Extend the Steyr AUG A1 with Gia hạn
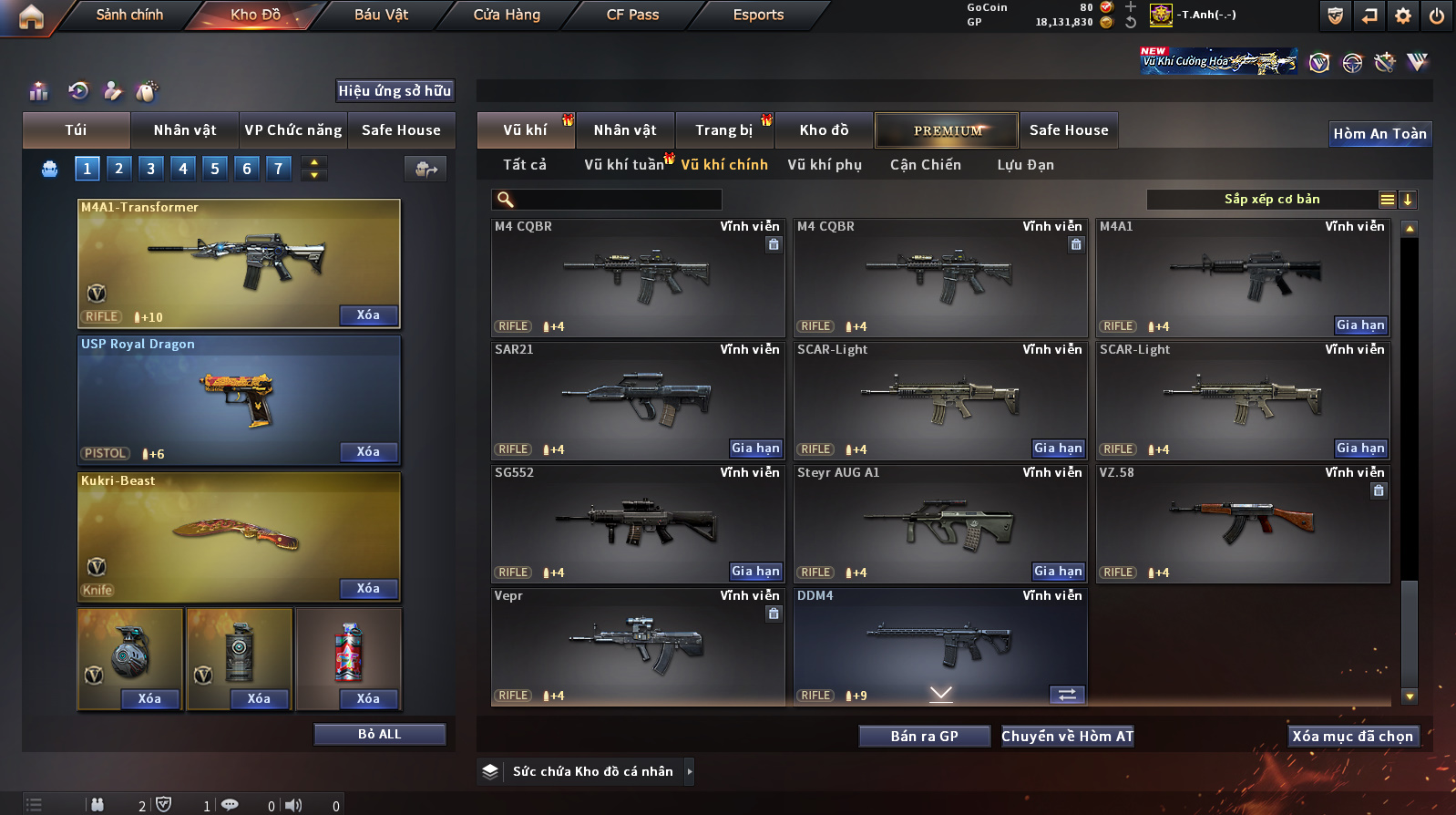 1058,572
